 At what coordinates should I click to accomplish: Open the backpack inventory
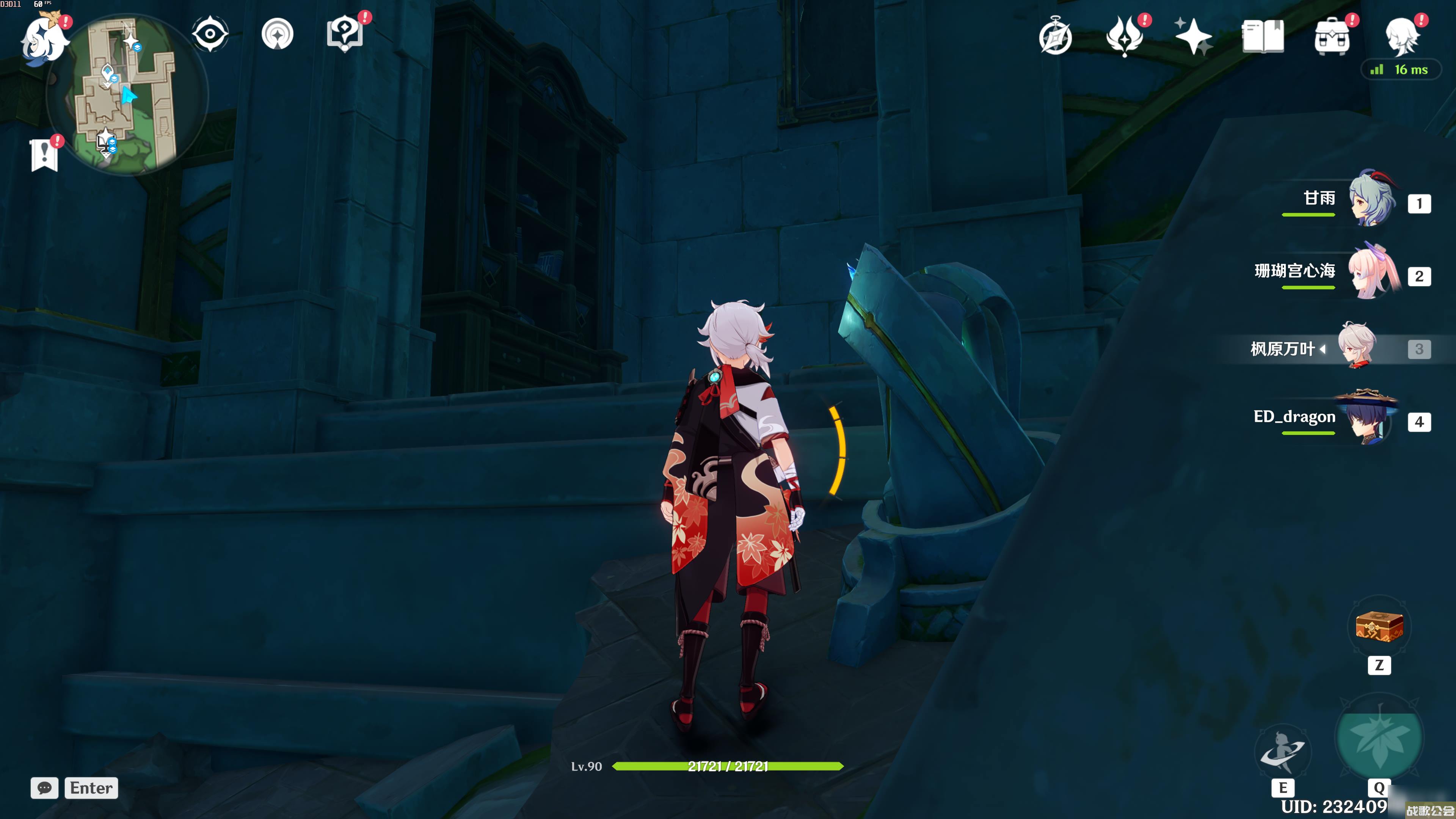click(1332, 37)
